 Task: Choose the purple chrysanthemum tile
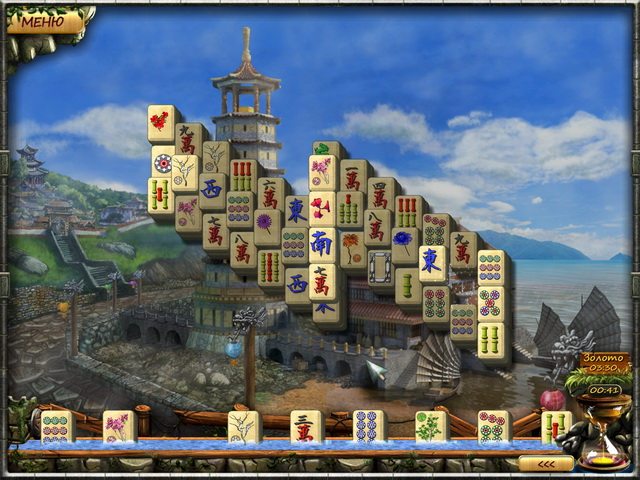coord(265,224)
